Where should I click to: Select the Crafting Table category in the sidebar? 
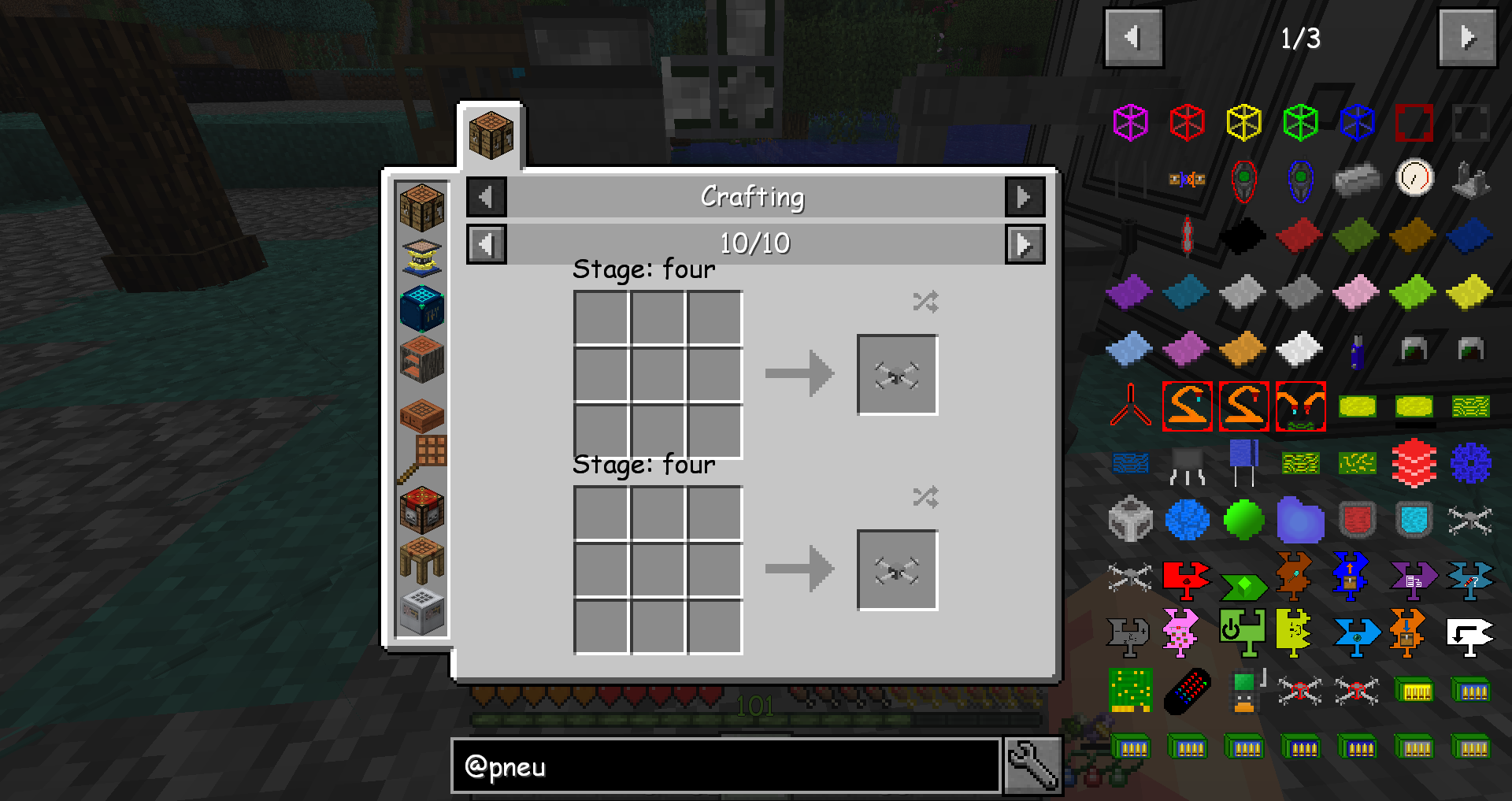click(x=421, y=209)
